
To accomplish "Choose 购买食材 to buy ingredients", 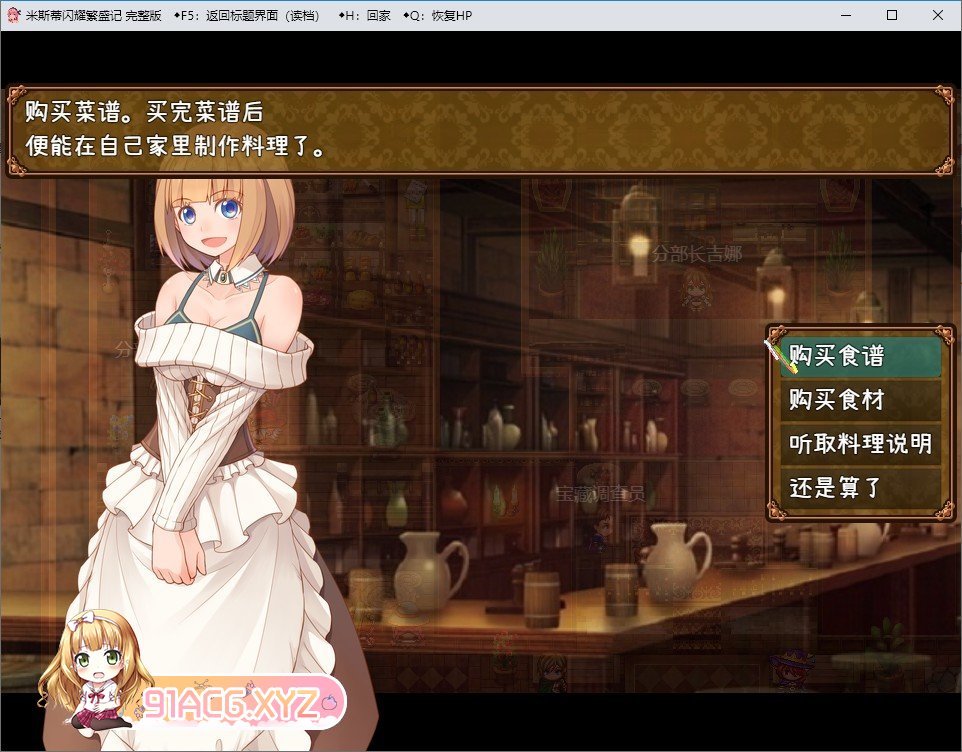I will [858, 401].
